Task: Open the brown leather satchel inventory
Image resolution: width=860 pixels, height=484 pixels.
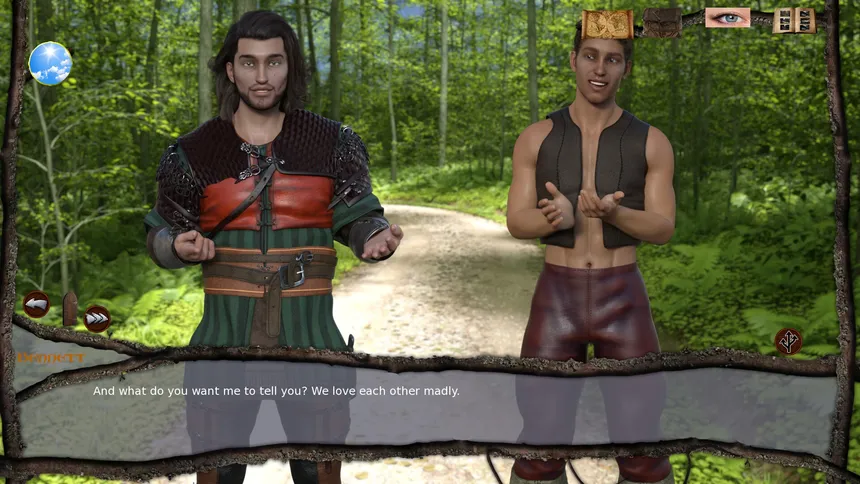Action: point(662,22)
